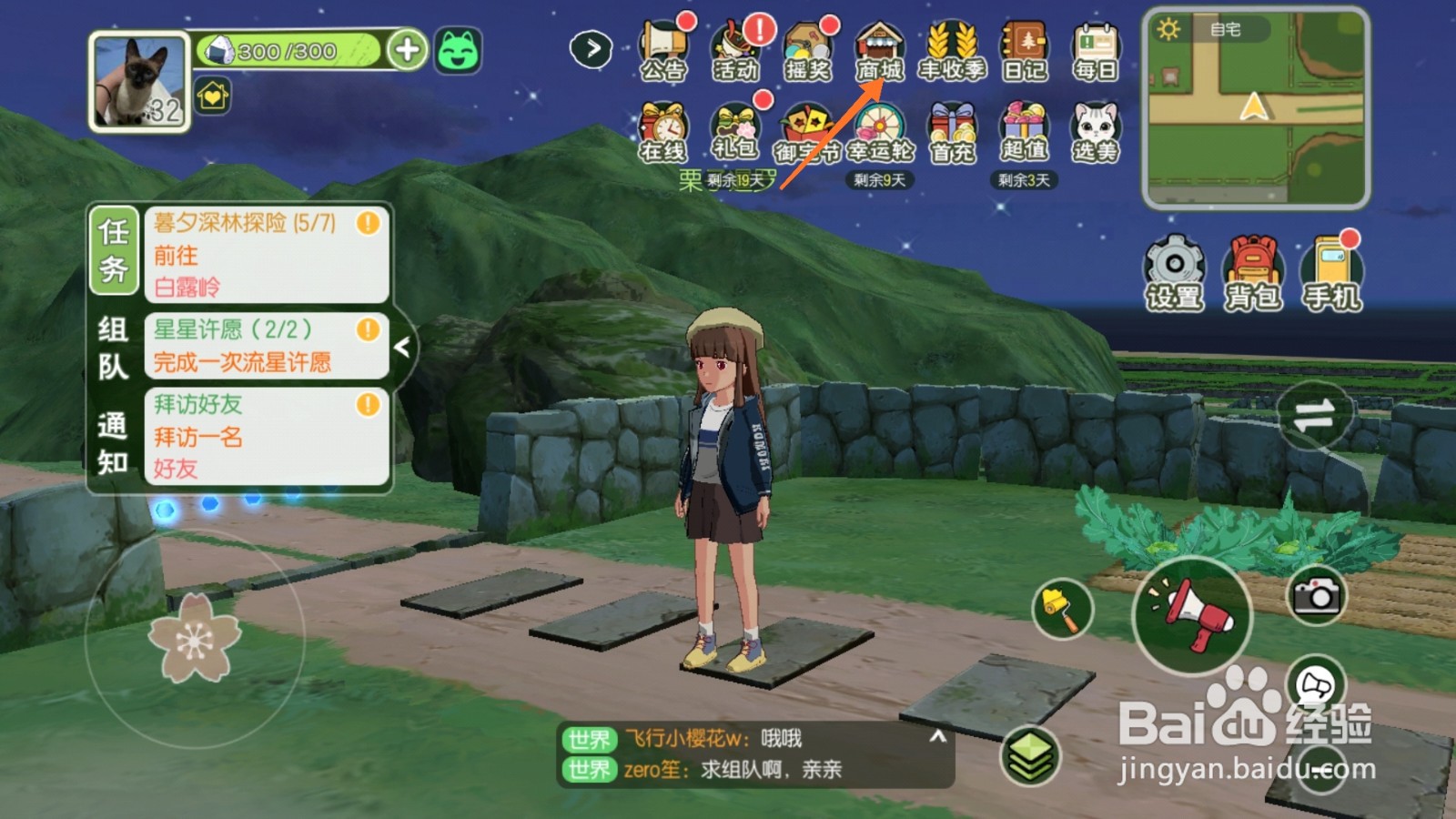
Task: Open 设置 settings gear
Action: coord(1174,273)
